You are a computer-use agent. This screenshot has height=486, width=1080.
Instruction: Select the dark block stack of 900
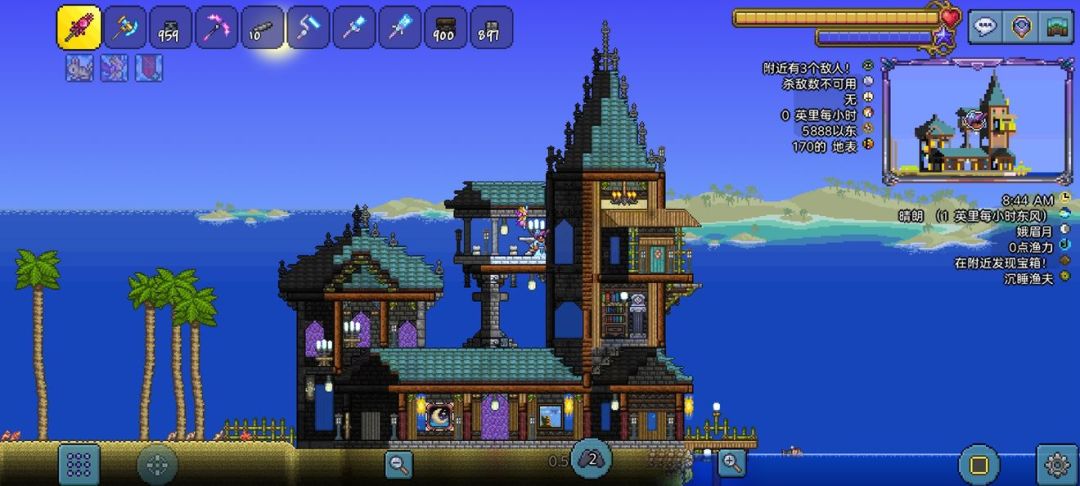[x=445, y=27]
